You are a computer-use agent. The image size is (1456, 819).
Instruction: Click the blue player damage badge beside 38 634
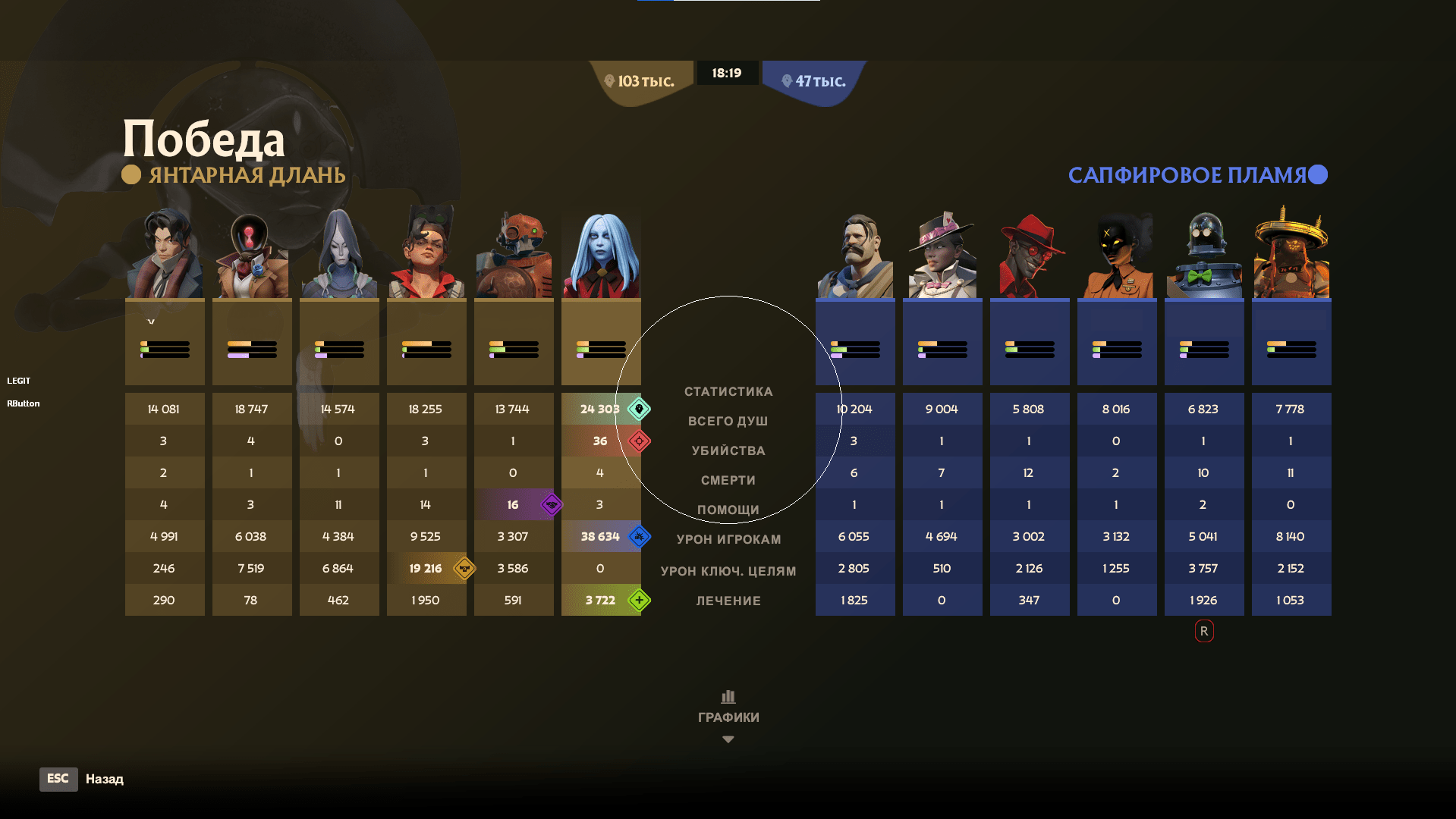pos(639,536)
